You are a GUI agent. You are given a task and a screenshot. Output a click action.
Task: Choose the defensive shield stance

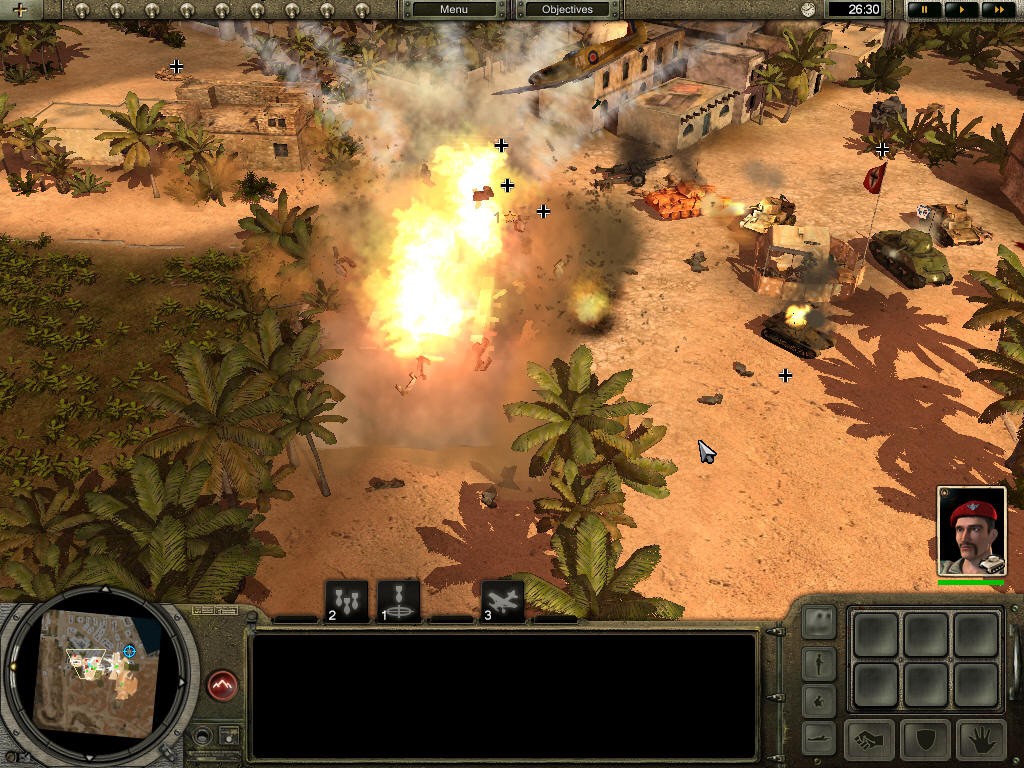[x=925, y=740]
